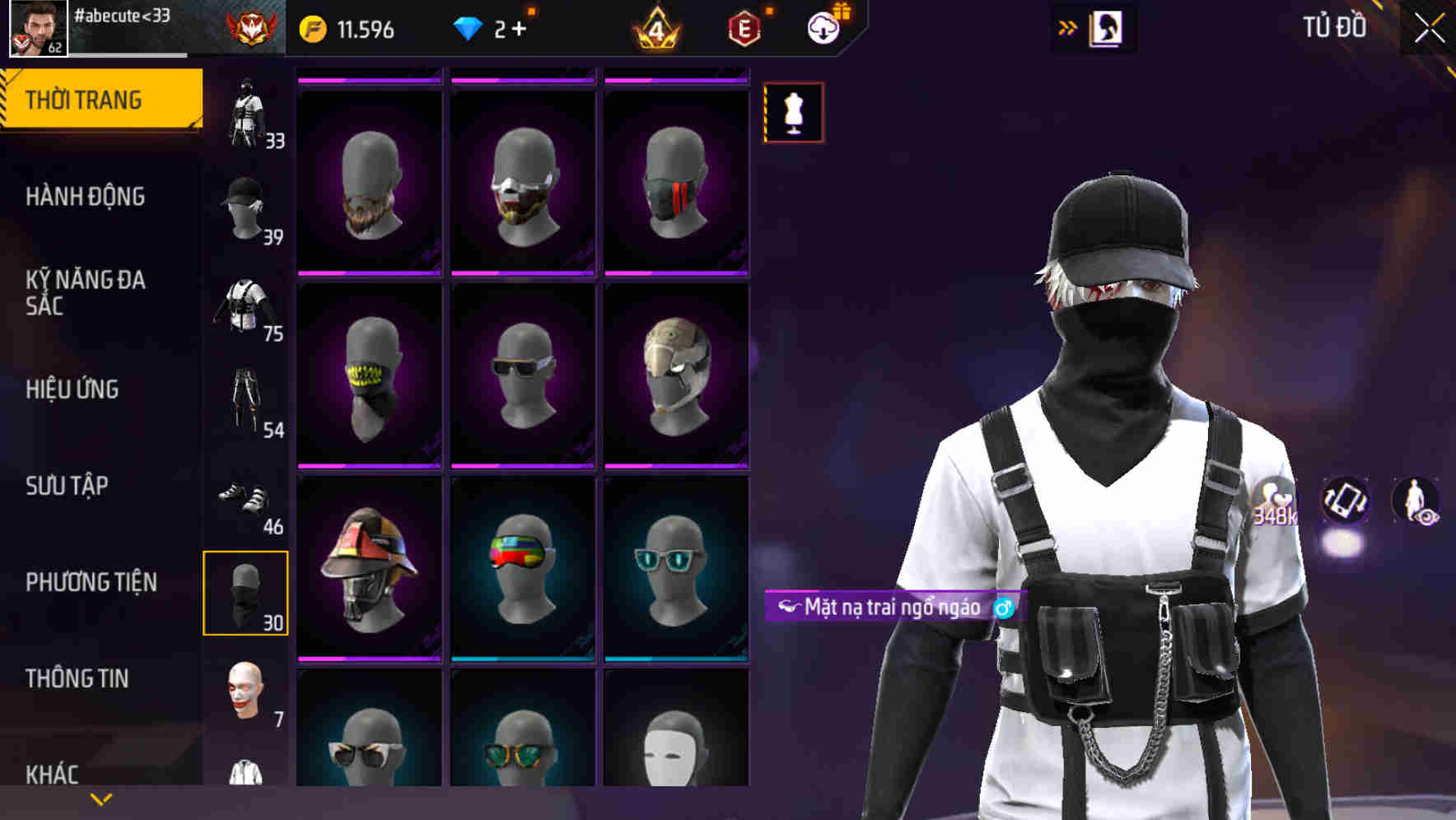The width and height of the screenshot is (1456, 820).
Task: Expand the left menu with the down chevron
Action: tap(100, 798)
